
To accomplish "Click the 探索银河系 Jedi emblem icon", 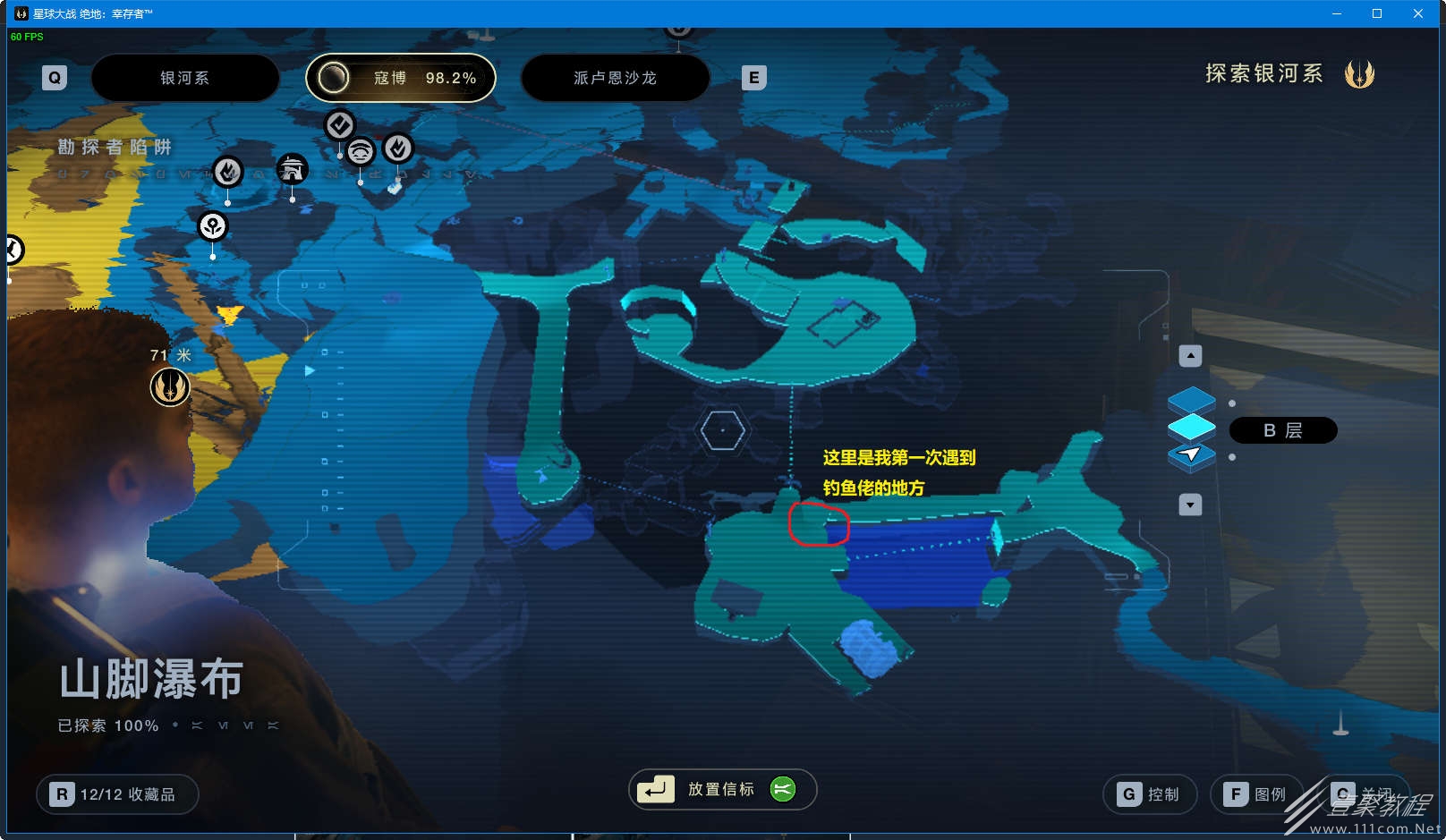I will click(1359, 74).
